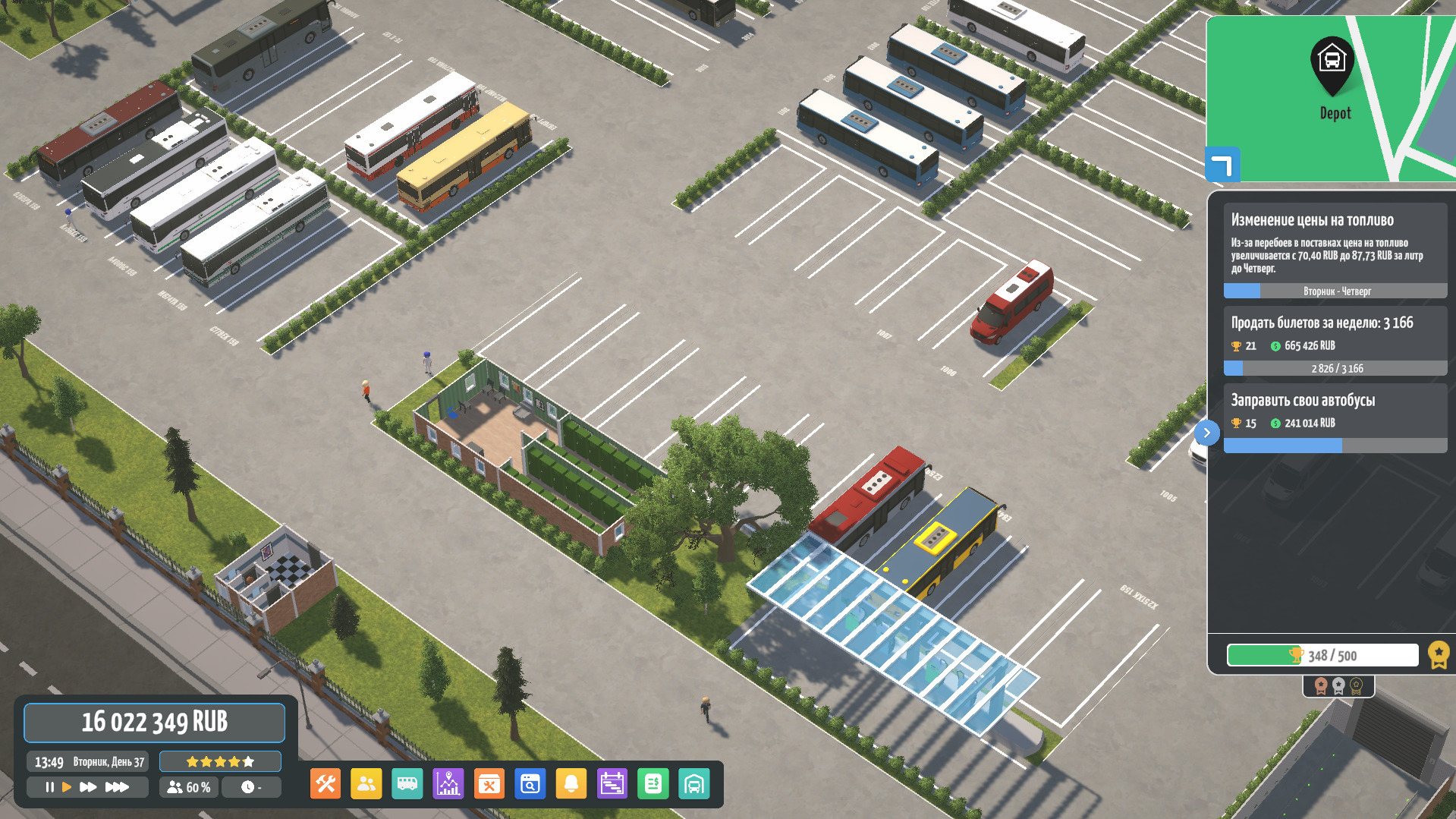
Task: Open the yellow staff management icon
Action: 366,784
